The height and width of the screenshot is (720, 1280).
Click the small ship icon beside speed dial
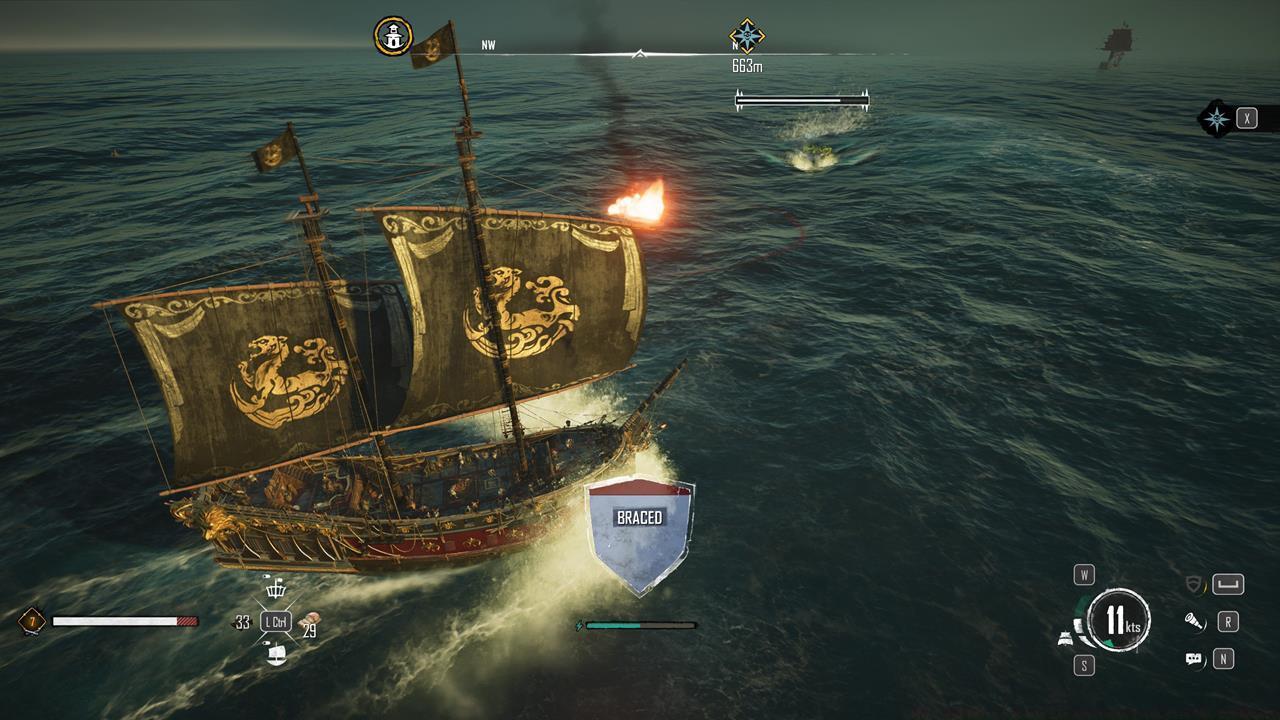pyautogui.click(x=1066, y=638)
